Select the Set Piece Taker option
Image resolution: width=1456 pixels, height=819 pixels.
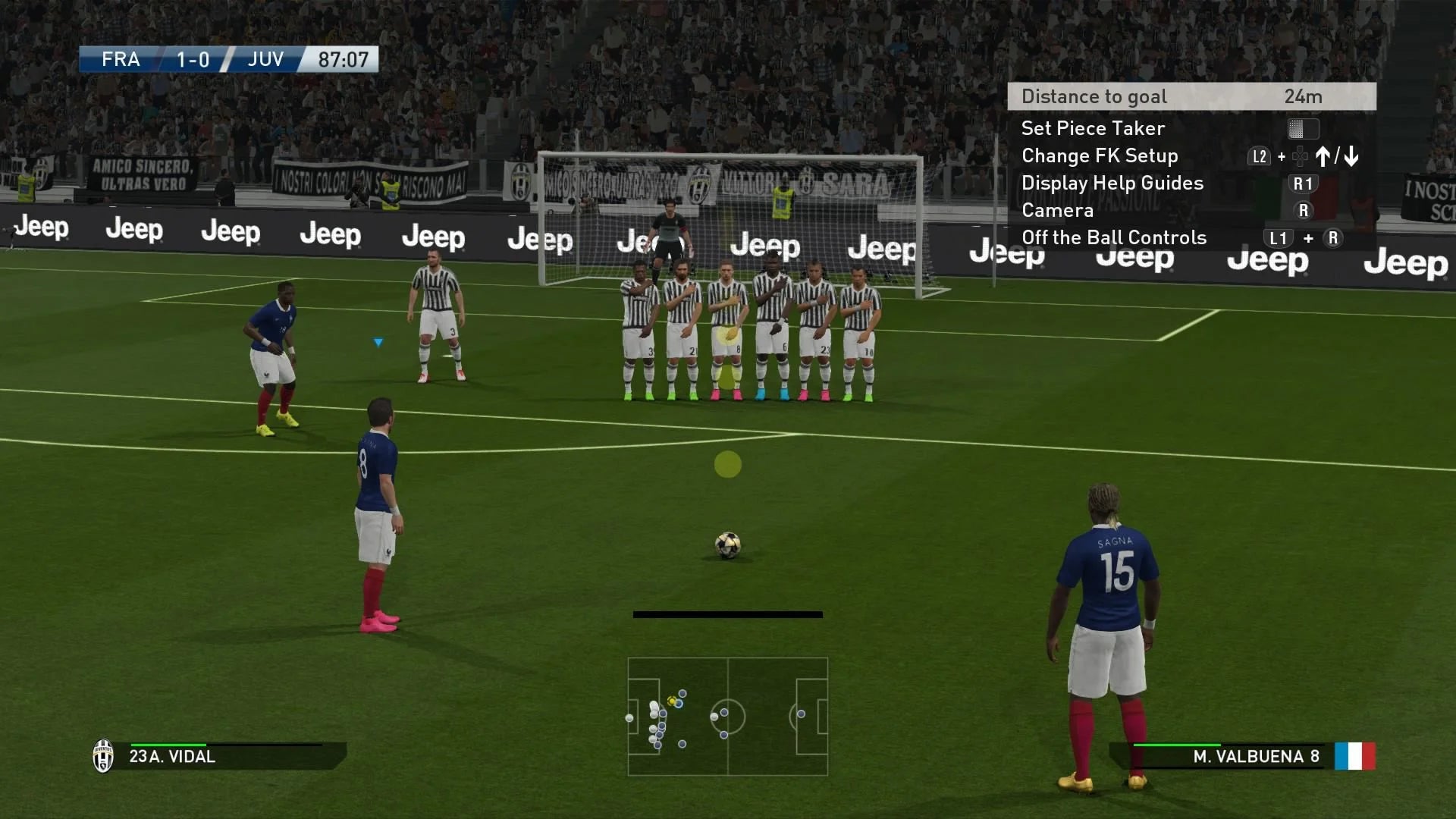pos(1093,128)
